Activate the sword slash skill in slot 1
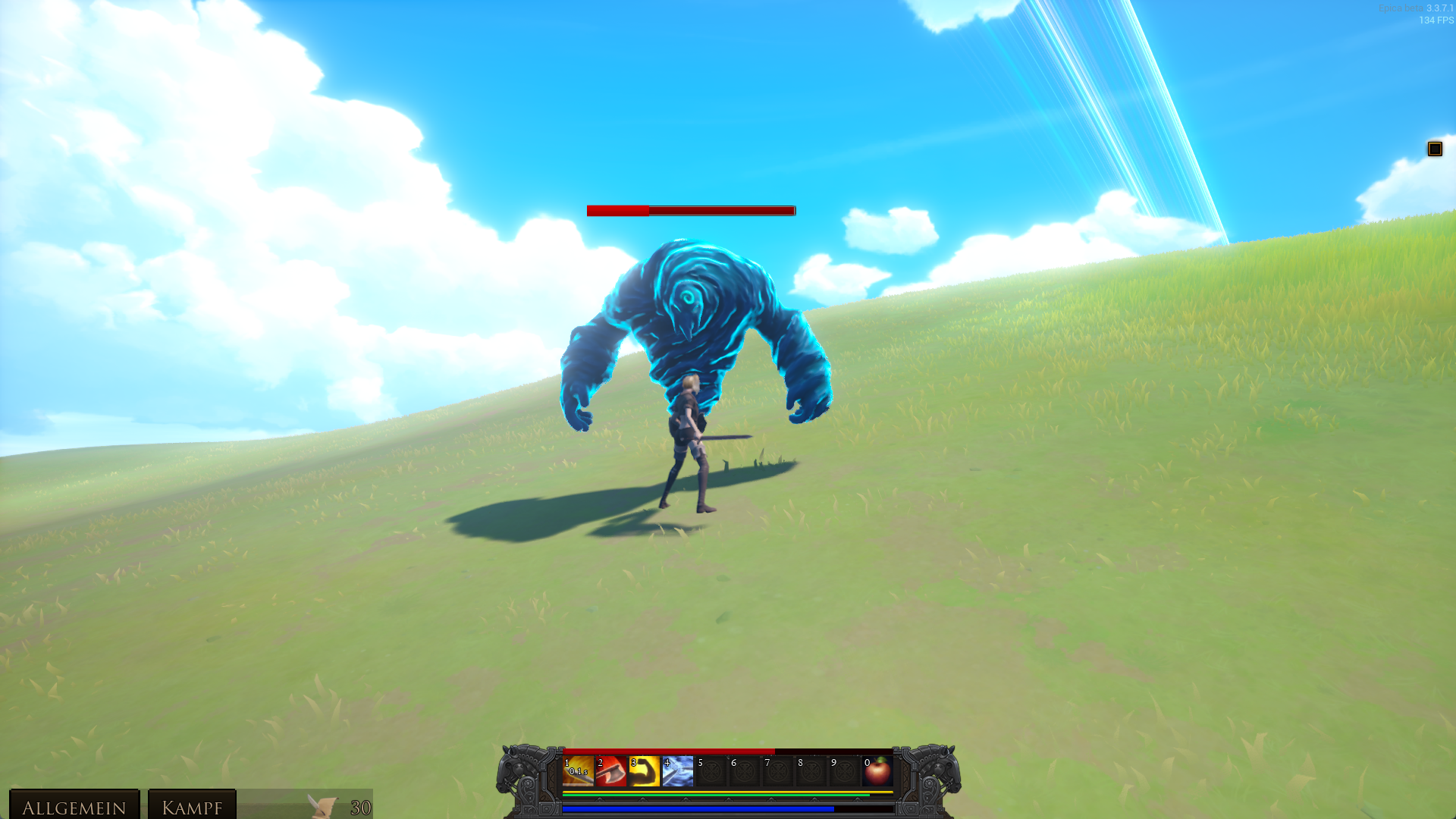1456x819 pixels. [x=578, y=772]
